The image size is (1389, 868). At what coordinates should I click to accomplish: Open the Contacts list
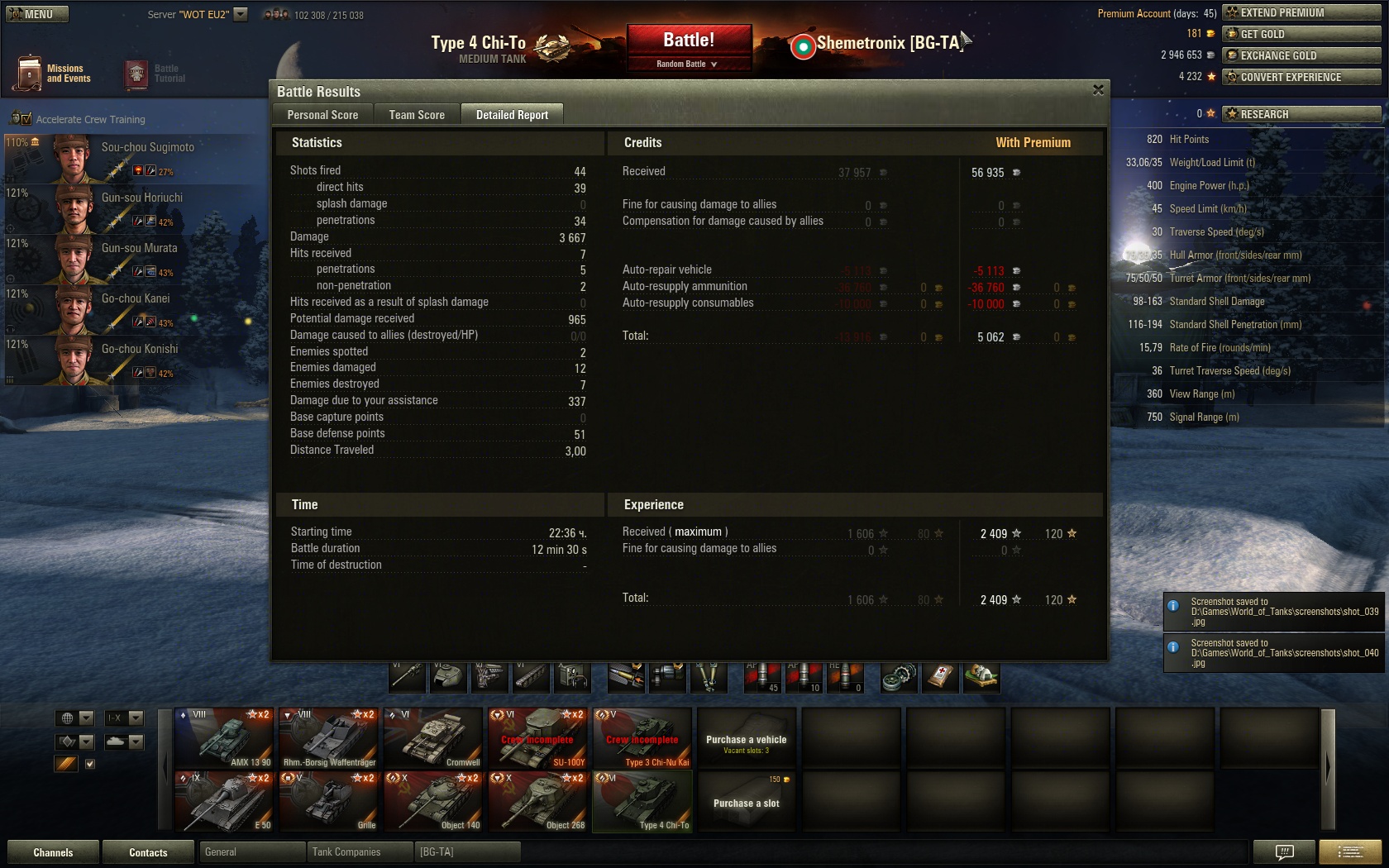(x=148, y=852)
